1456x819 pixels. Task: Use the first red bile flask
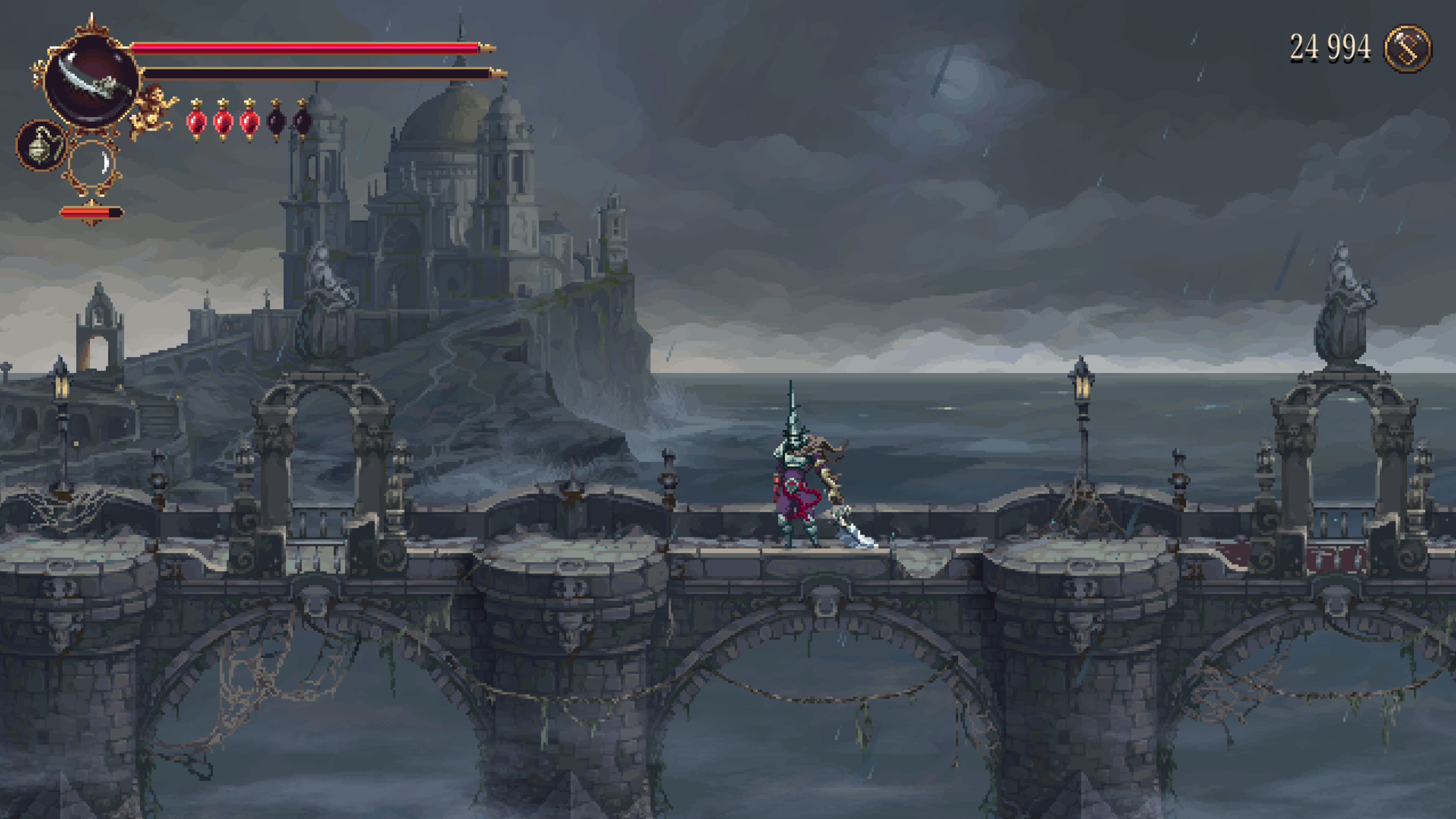(x=196, y=121)
